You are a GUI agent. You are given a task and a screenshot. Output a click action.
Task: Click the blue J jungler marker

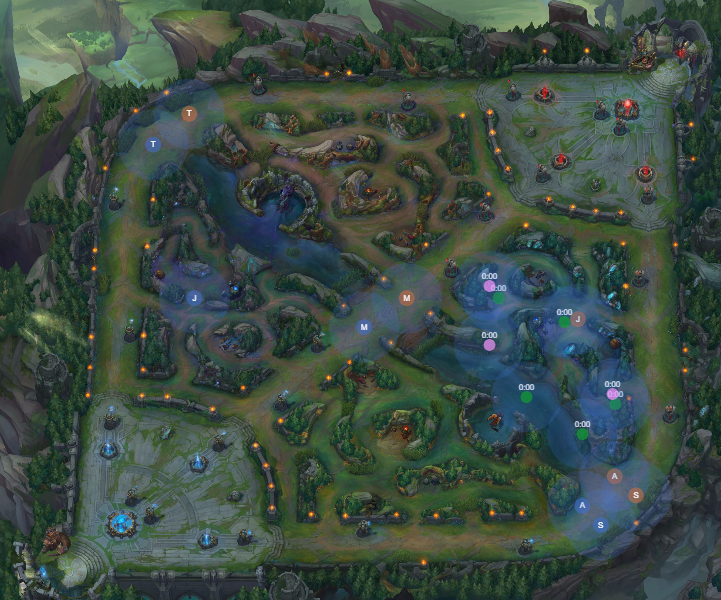click(195, 297)
